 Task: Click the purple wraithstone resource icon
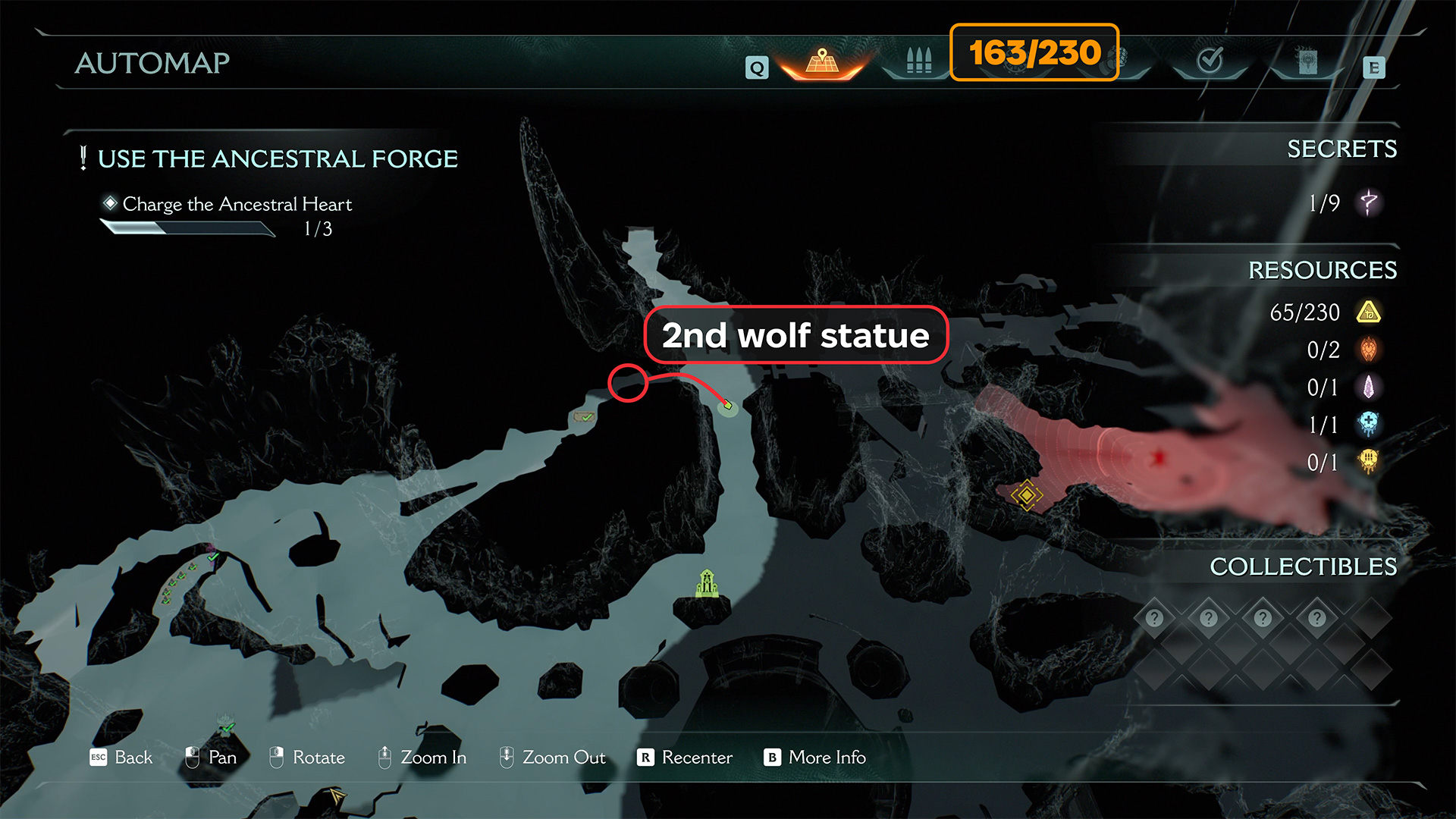(x=1369, y=388)
